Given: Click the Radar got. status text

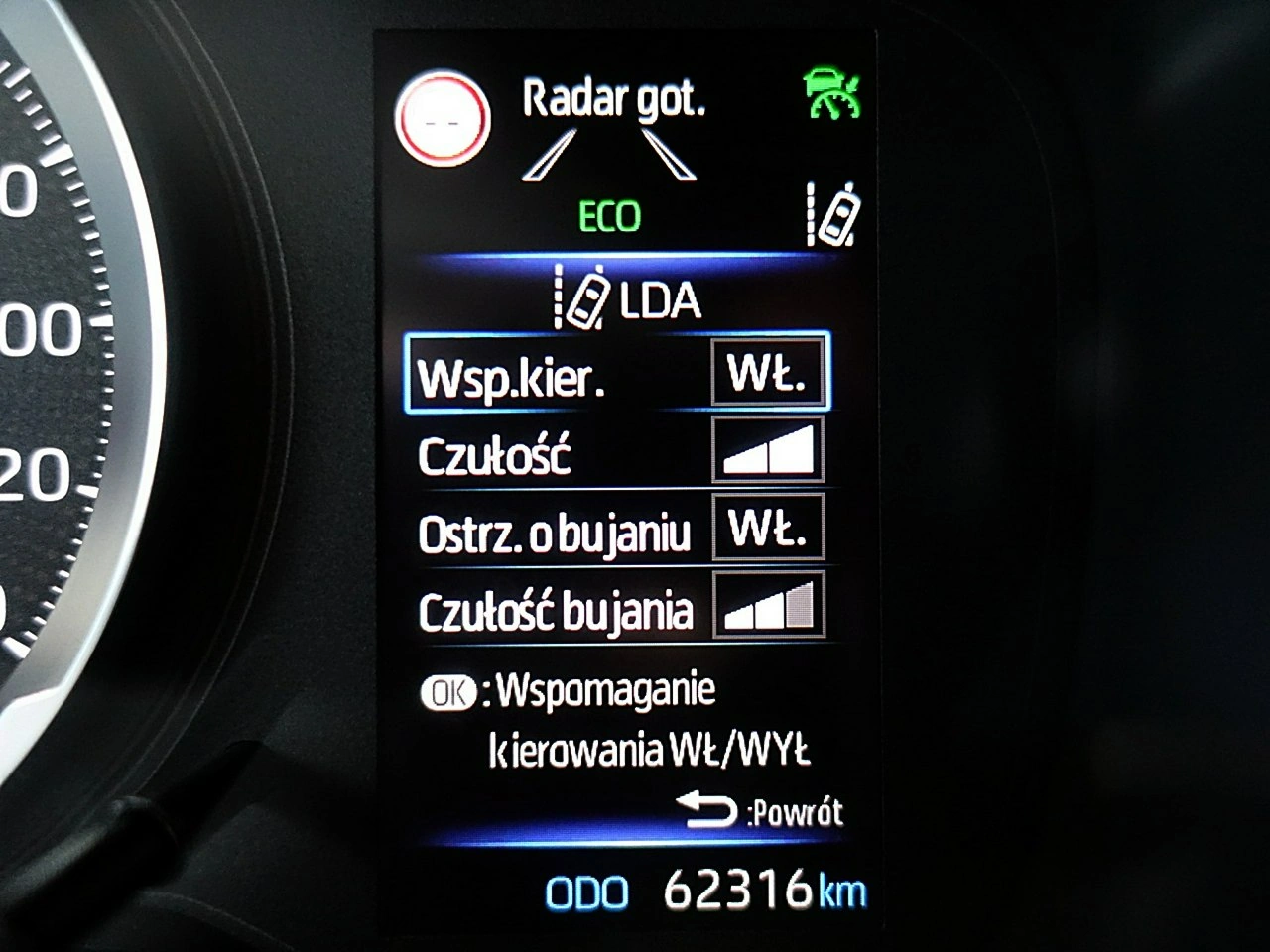Looking at the screenshot, I should (x=615, y=99).
